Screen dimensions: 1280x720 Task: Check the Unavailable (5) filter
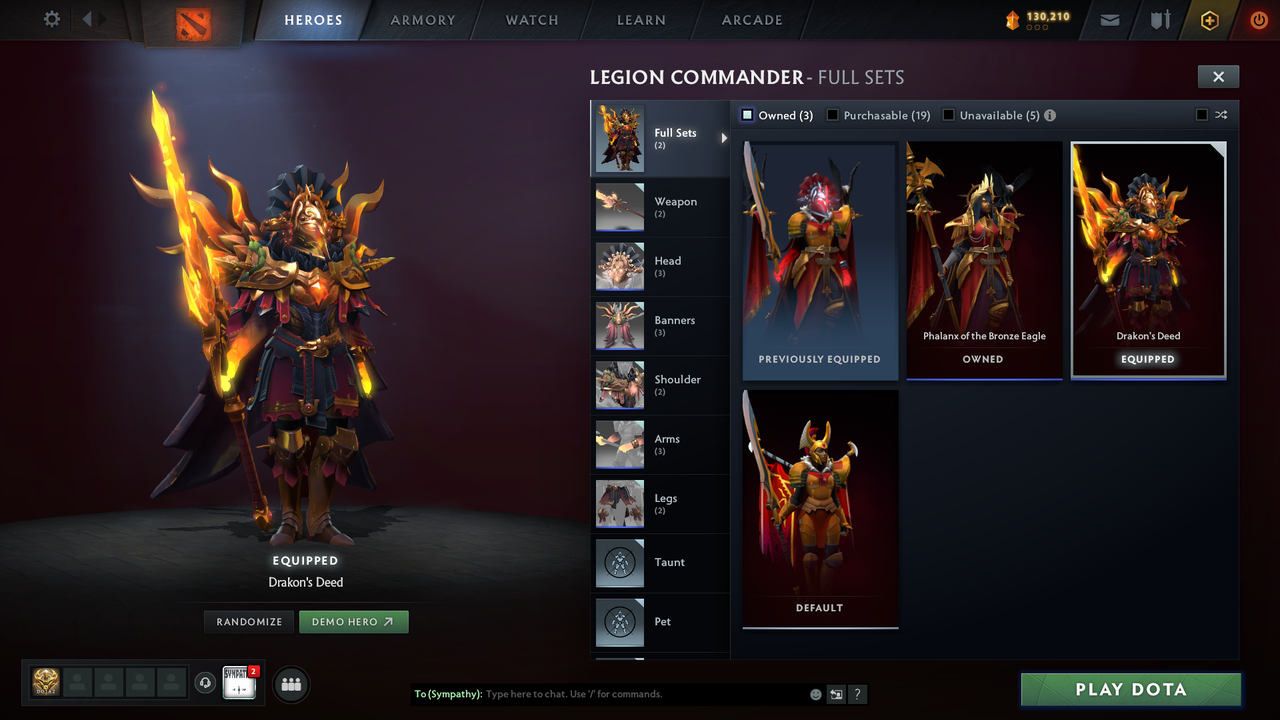click(948, 115)
